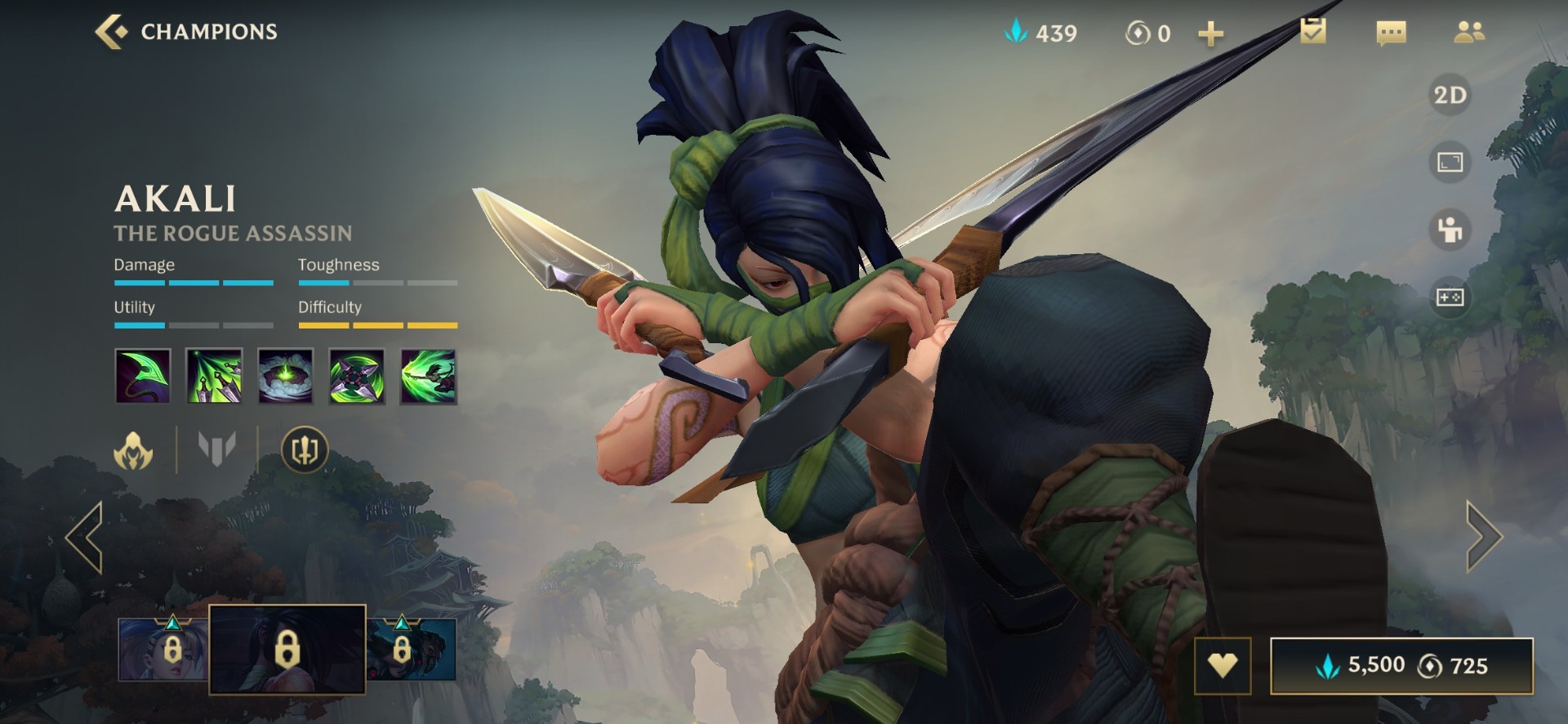View the Perfect Execution ultimate ability
This screenshot has height=724, width=1568.
click(x=428, y=377)
